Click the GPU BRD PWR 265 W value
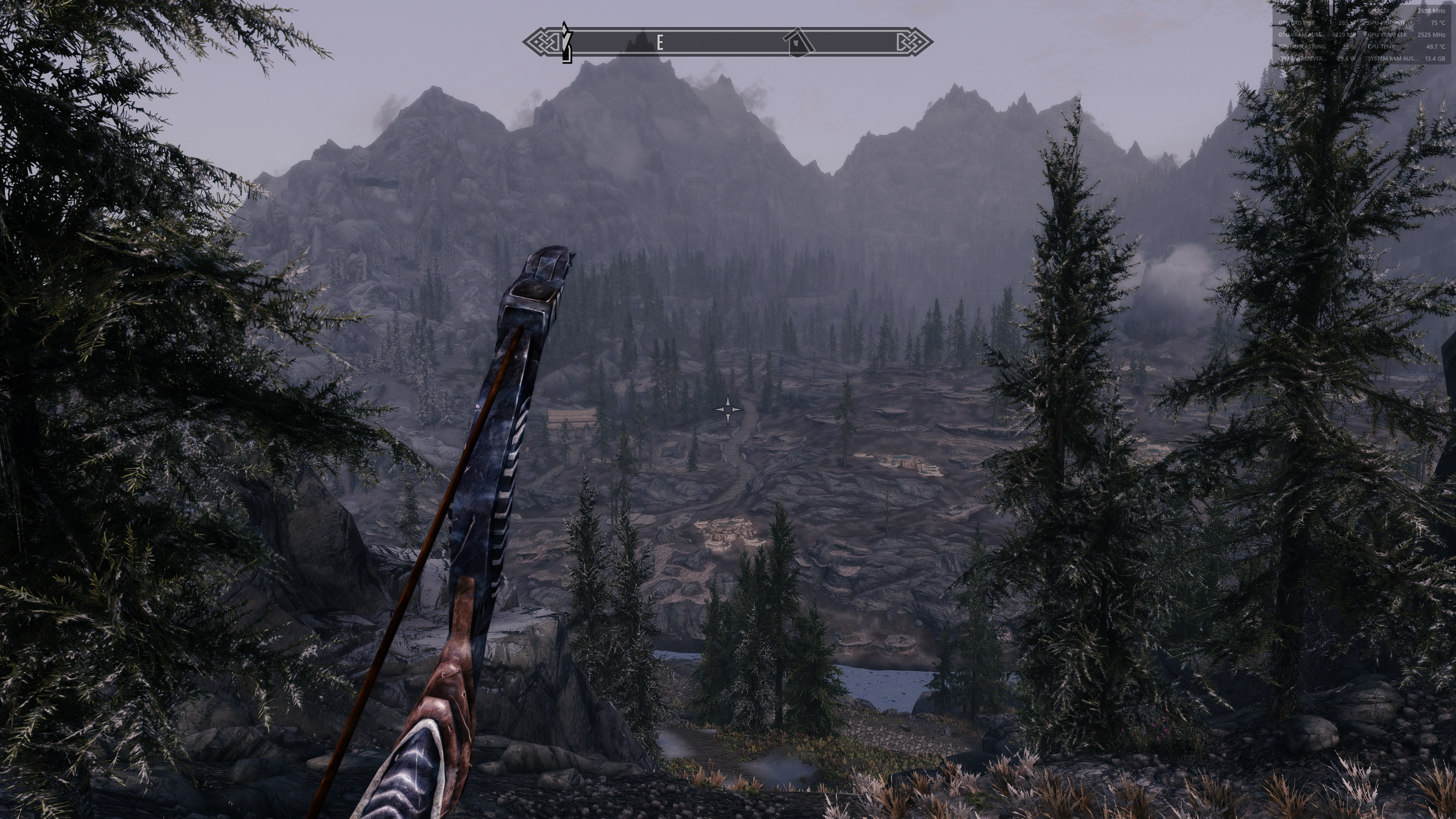 (x=1347, y=23)
